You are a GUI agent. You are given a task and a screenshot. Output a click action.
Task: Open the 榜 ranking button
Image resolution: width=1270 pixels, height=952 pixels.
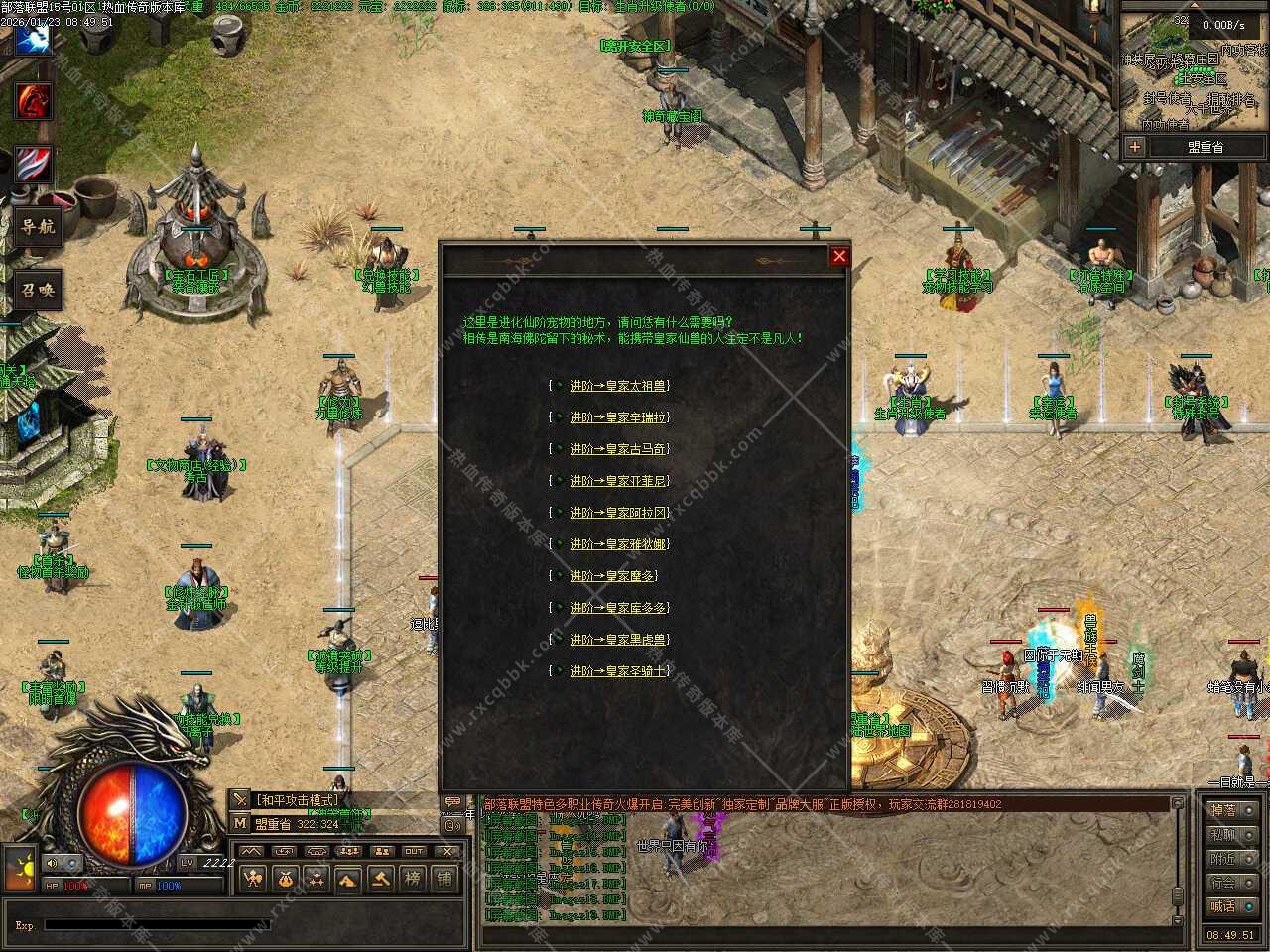[413, 878]
